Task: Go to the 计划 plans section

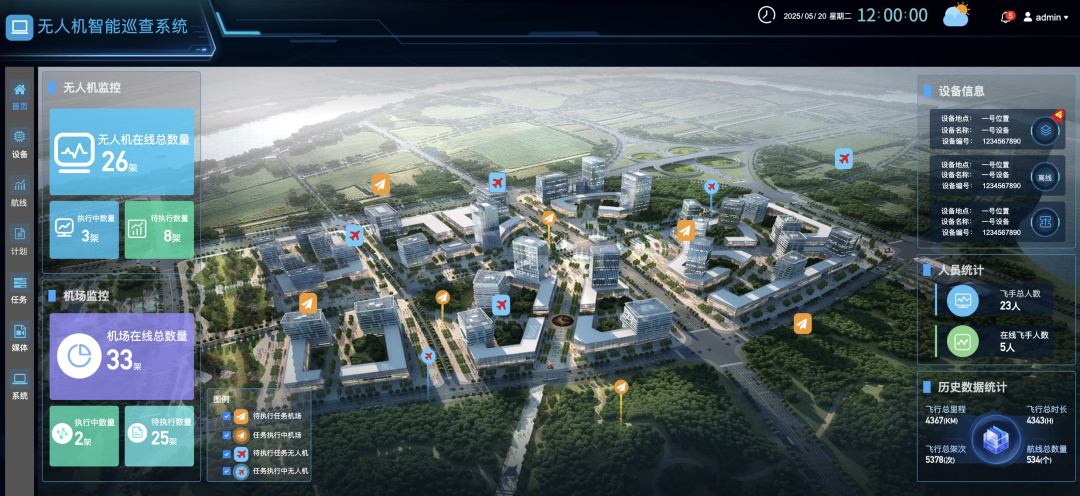Action: pos(19,240)
